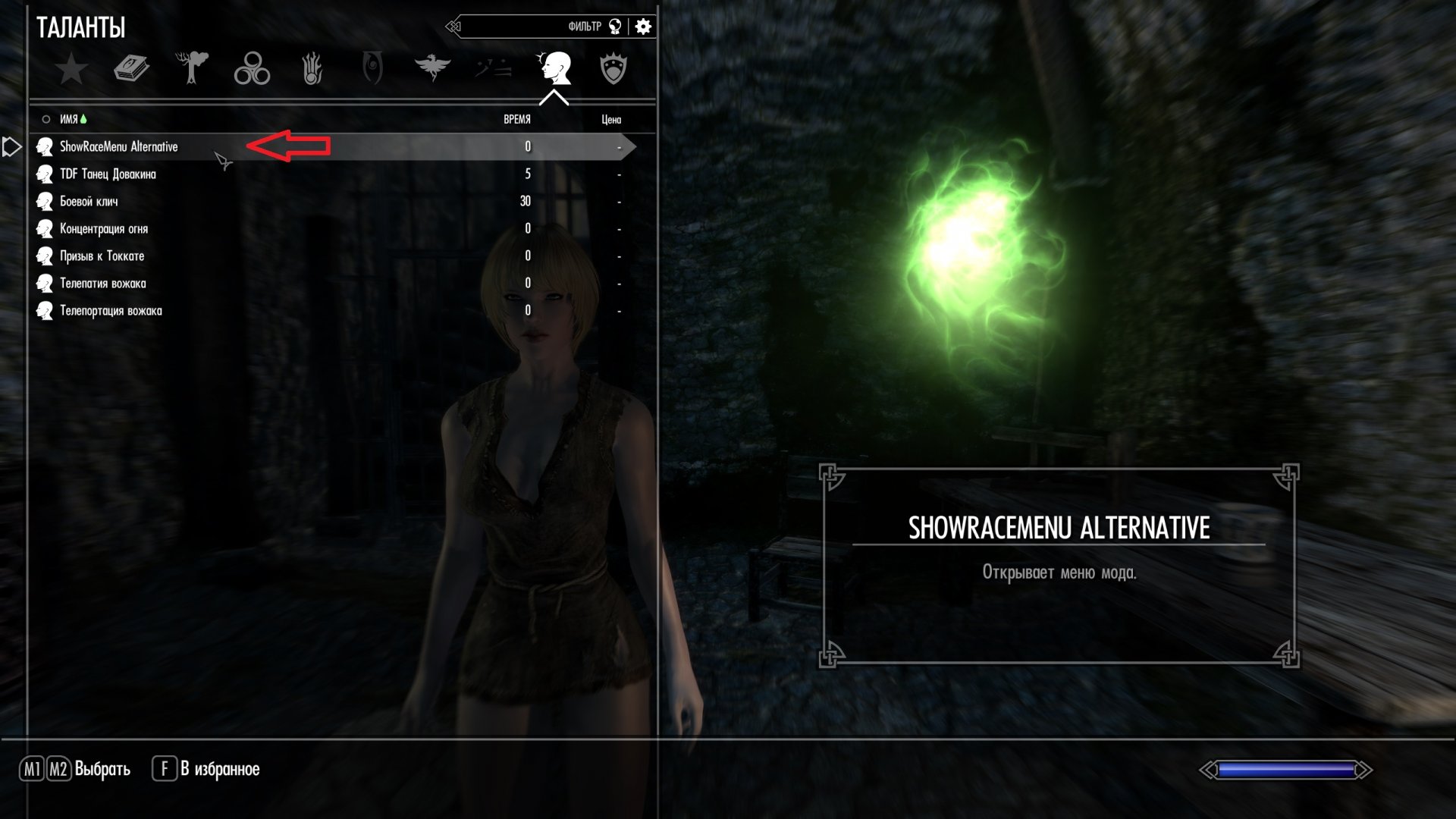Open the shouts category tab
The width and height of the screenshot is (1456, 819).
(493, 69)
